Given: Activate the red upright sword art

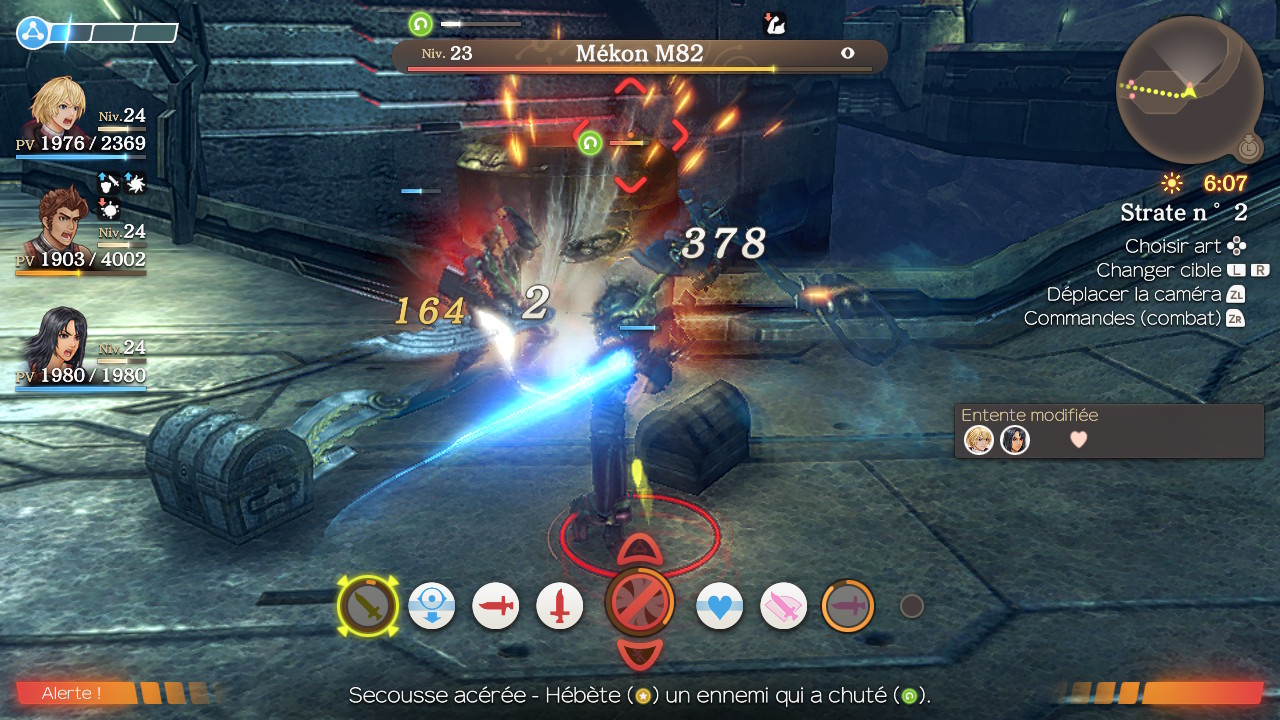Looking at the screenshot, I should coord(560,606).
